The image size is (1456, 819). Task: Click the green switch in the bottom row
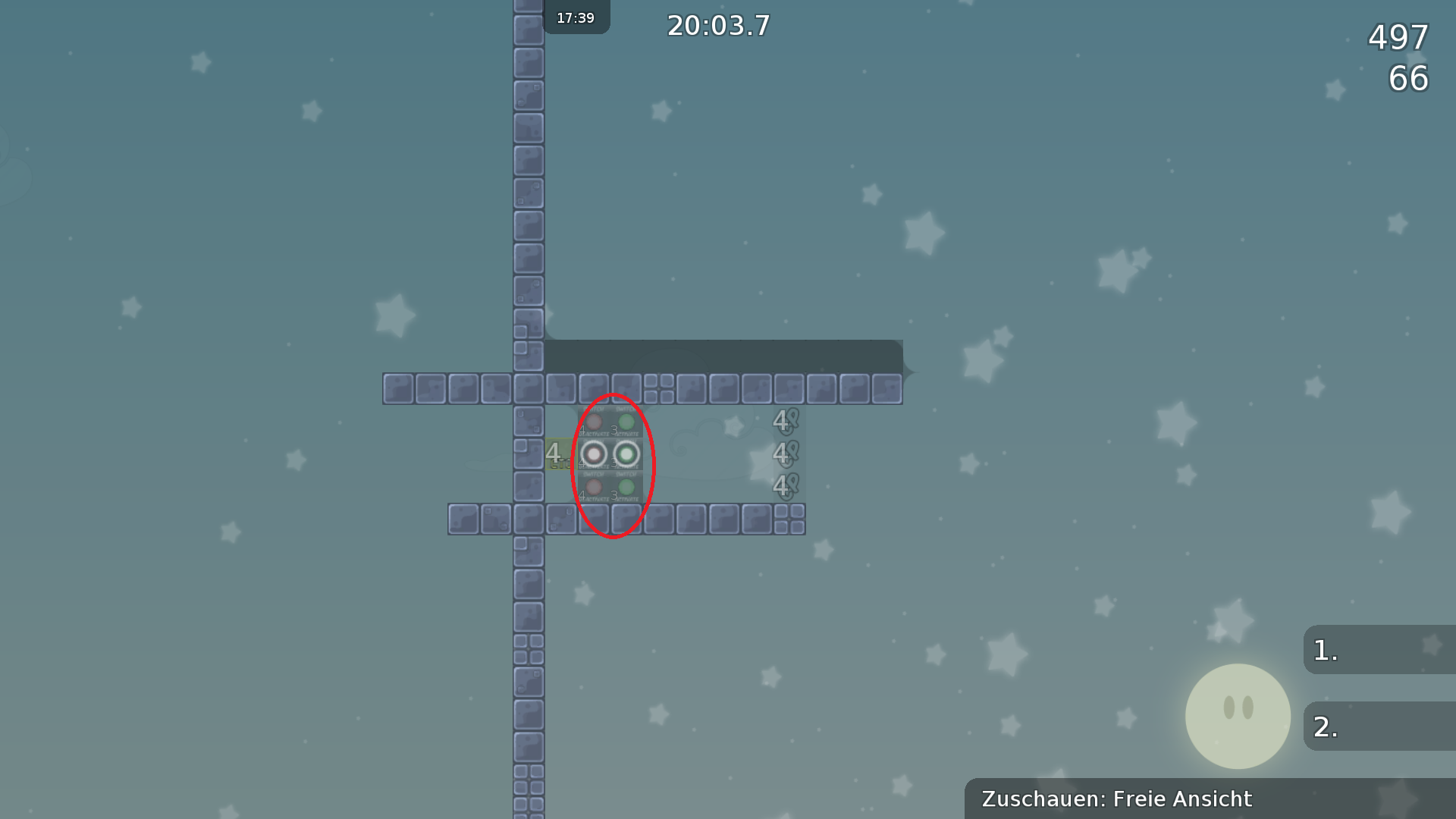(x=626, y=486)
